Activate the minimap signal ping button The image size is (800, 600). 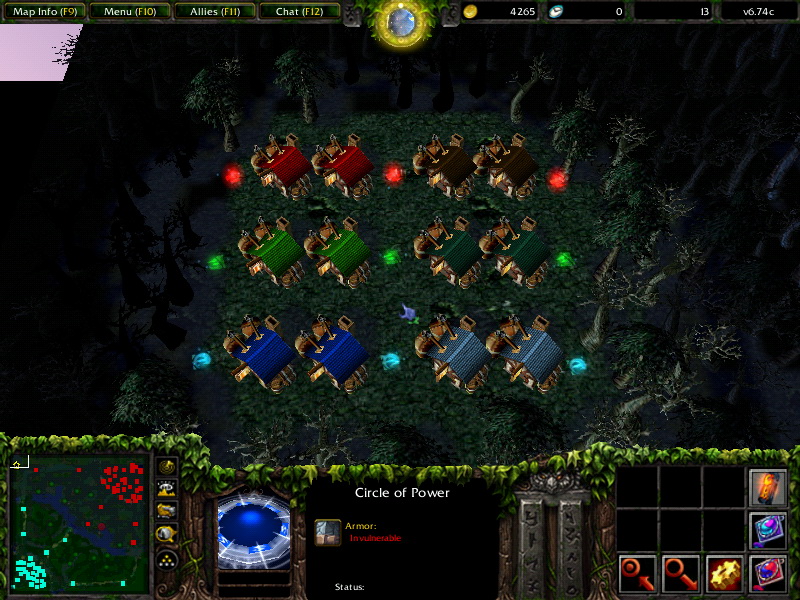click(x=166, y=467)
